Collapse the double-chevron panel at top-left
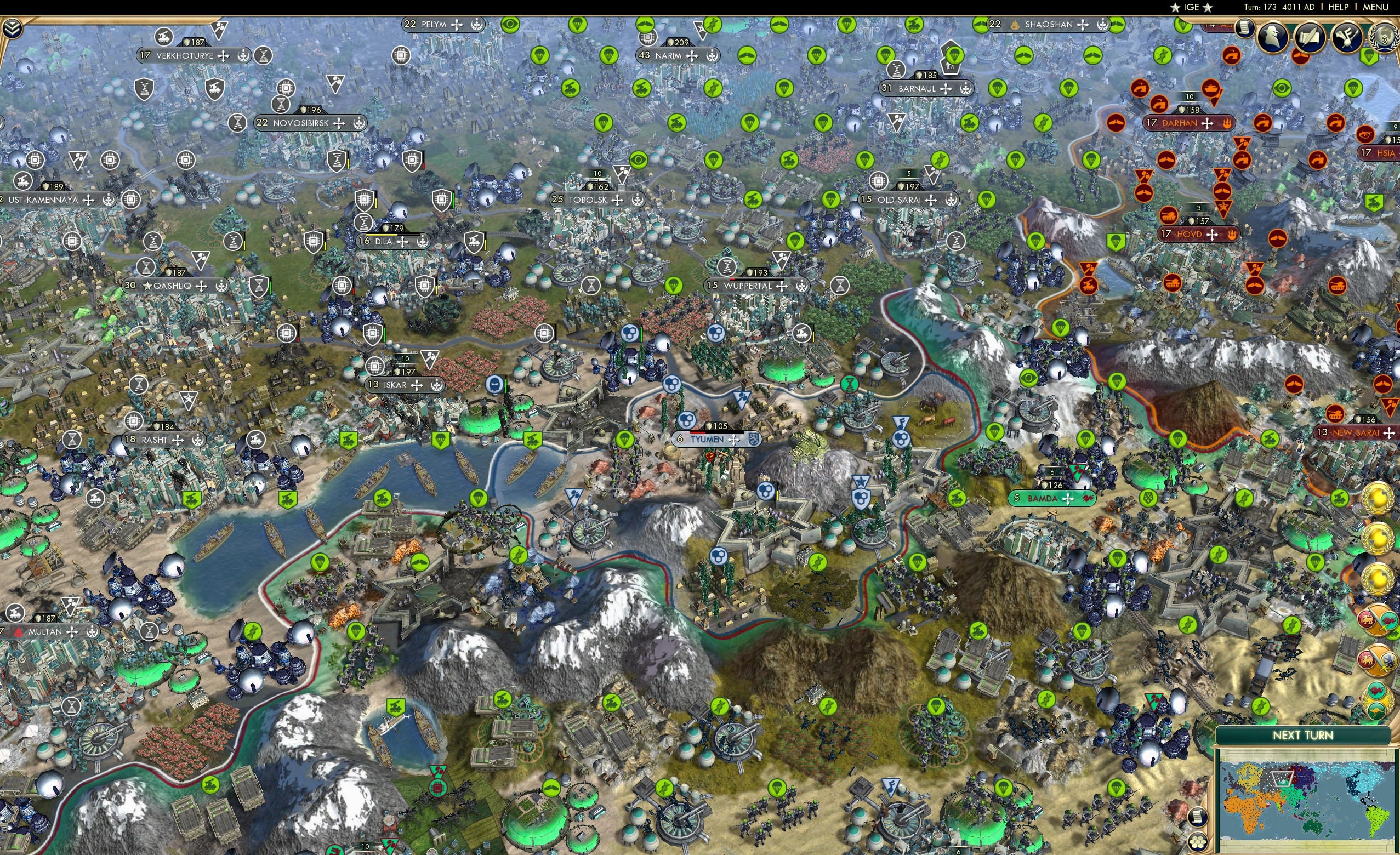The image size is (1400, 855). pyautogui.click(x=13, y=28)
